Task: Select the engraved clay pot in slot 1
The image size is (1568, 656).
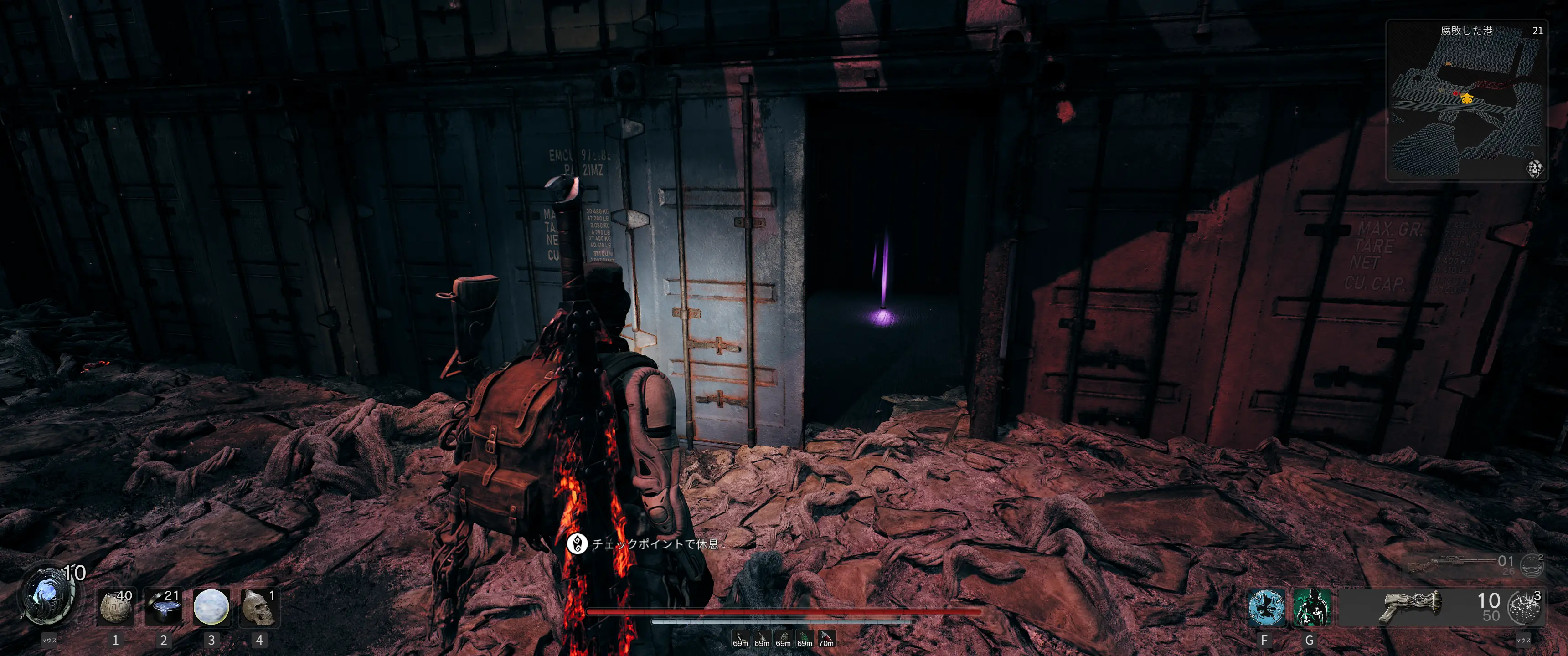Action: point(116,607)
